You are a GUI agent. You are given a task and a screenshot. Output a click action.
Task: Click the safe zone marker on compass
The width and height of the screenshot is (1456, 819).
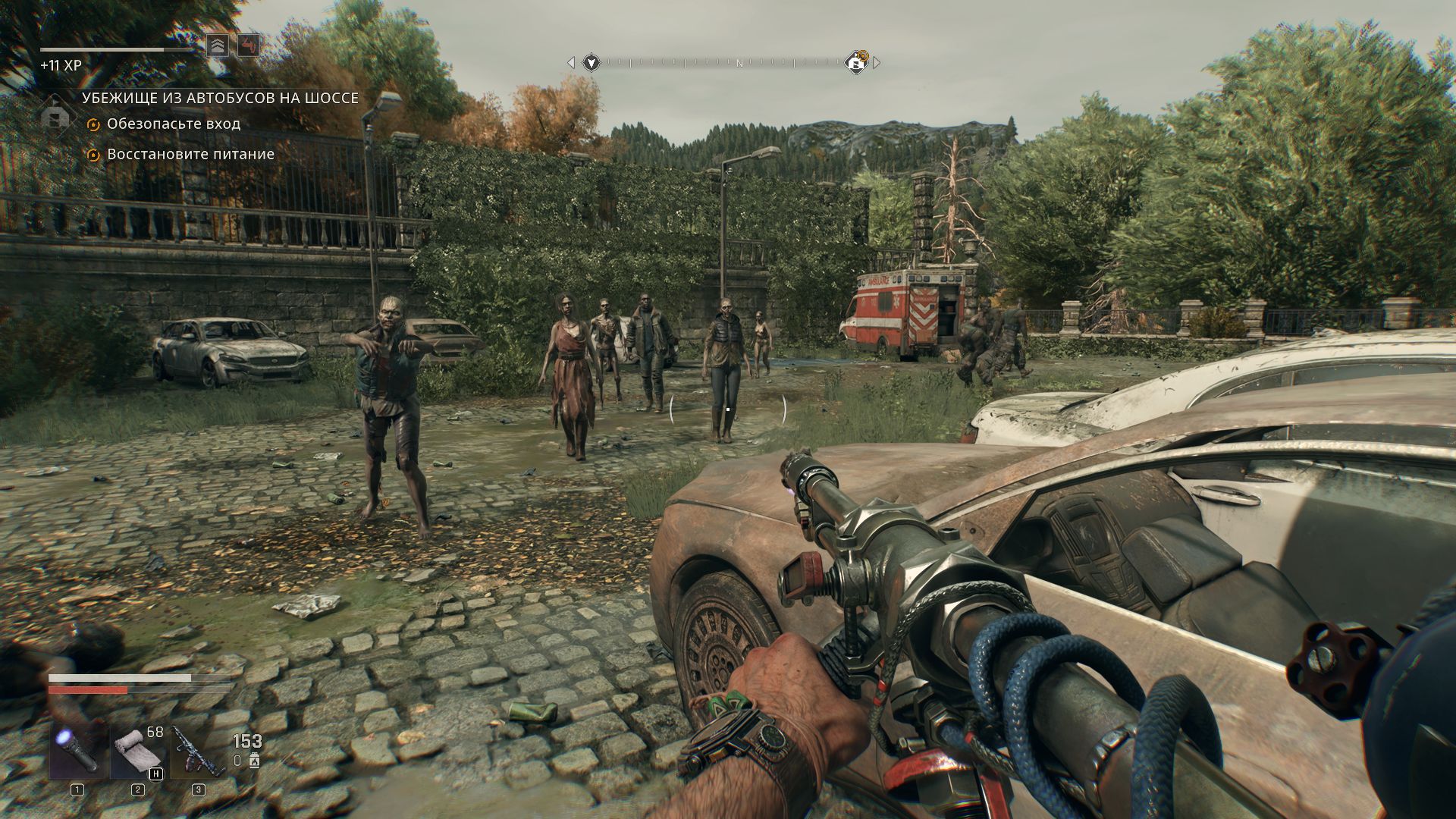pos(857,63)
